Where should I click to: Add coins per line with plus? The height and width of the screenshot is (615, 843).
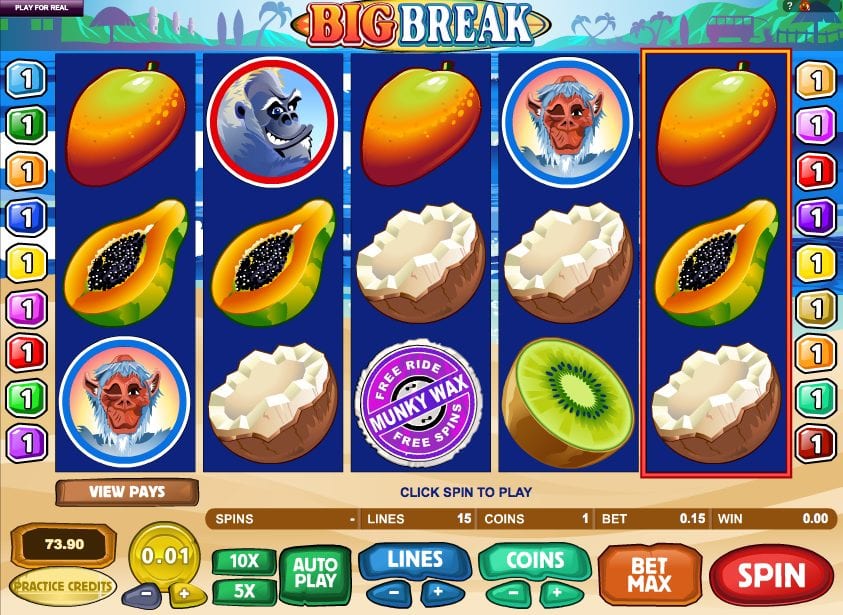pyautogui.click(x=555, y=591)
